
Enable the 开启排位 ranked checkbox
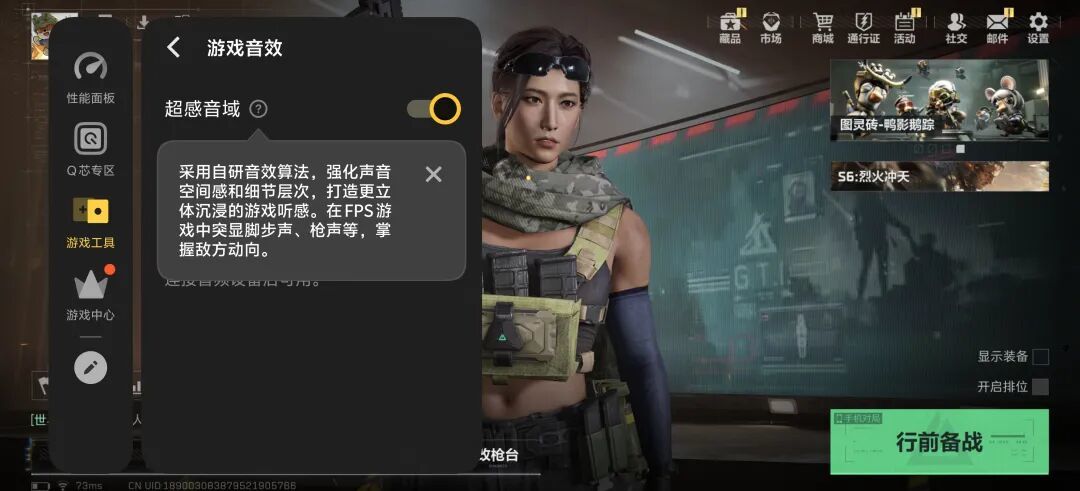coord(1040,387)
